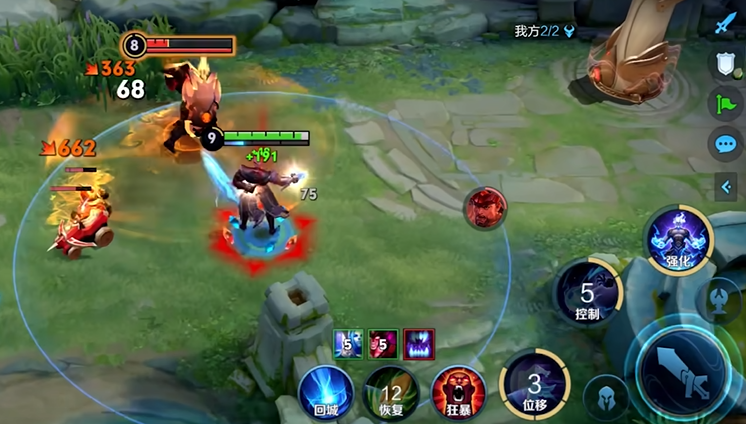Open the chat bubble quick messages
Screen dimensions: 746x424
725,144
